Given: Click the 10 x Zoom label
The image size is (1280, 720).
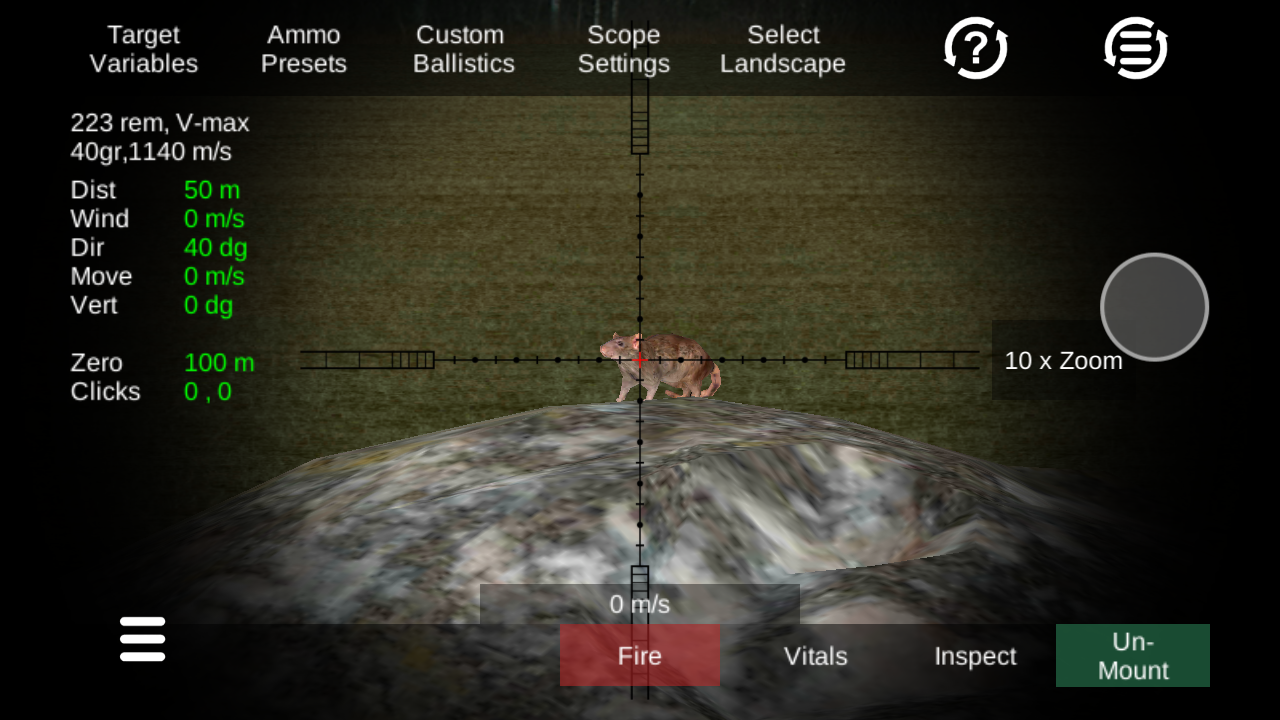Looking at the screenshot, I should pyautogui.click(x=1063, y=361).
